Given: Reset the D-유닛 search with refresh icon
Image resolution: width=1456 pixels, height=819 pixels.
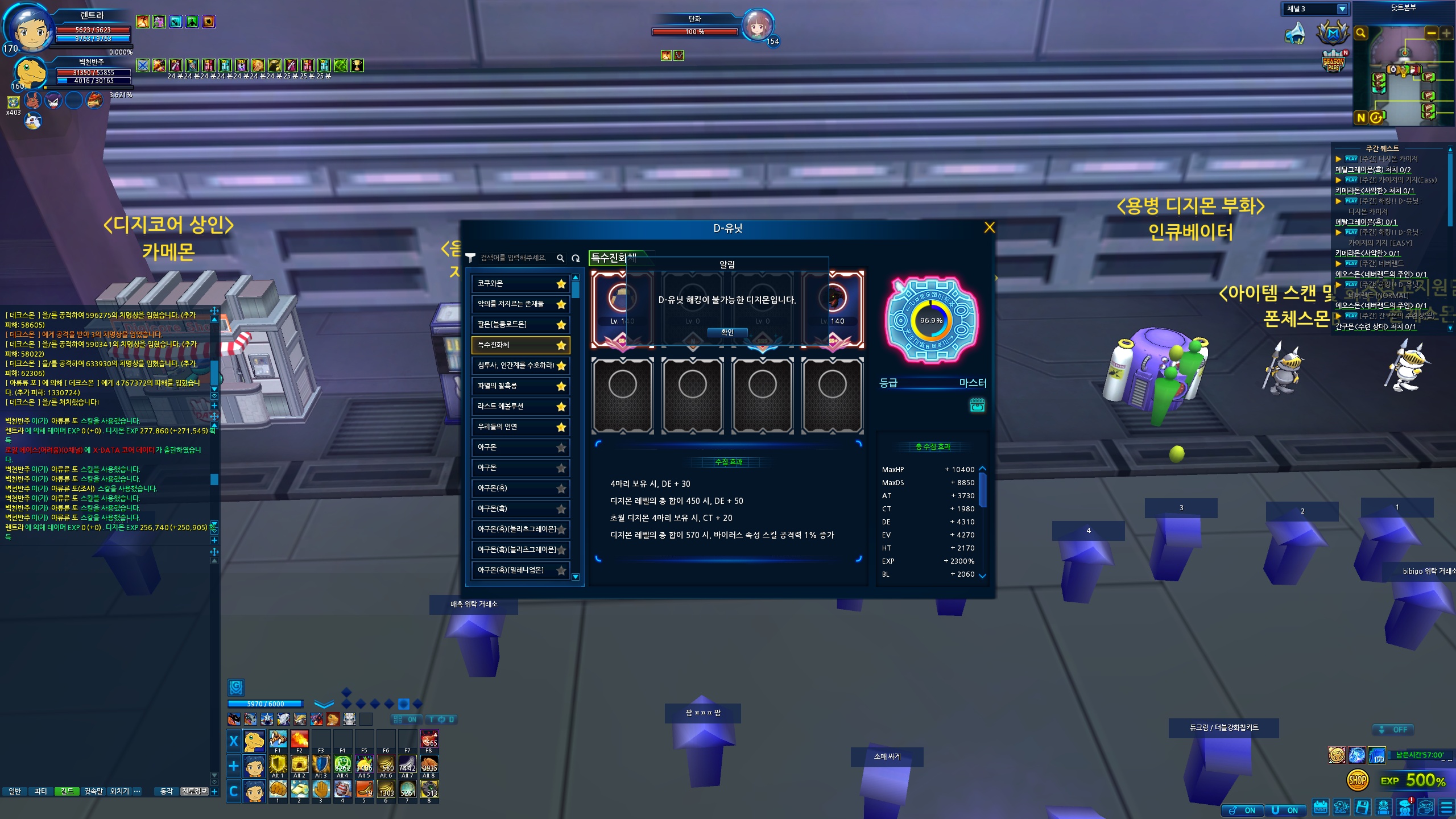Looking at the screenshot, I should point(576,258).
